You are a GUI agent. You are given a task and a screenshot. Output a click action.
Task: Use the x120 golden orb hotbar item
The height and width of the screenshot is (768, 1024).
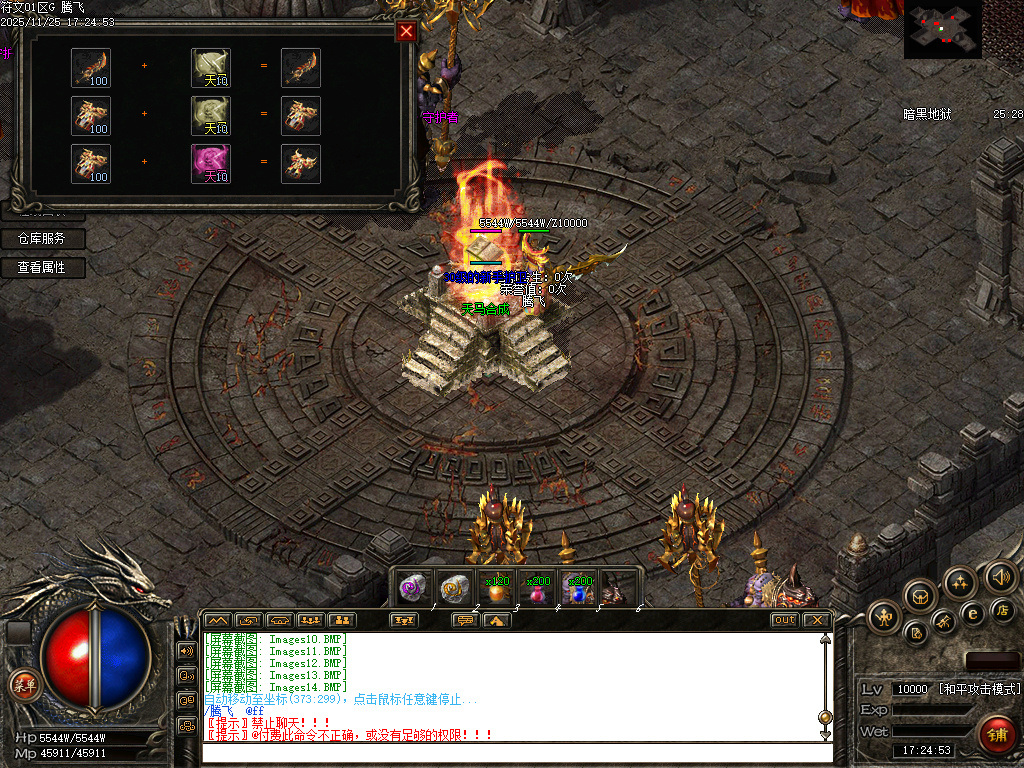tap(496, 588)
